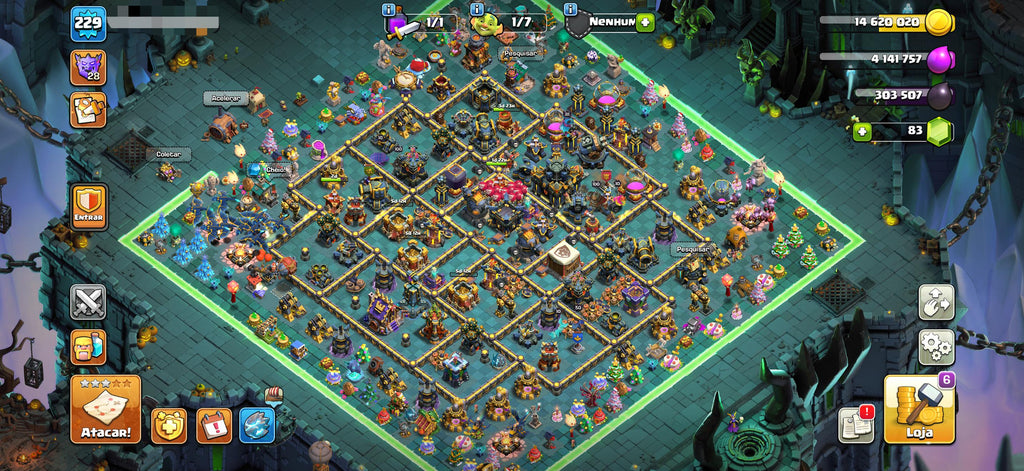
Task: Tap the Atacar! attack button
Action: [x=105, y=409]
